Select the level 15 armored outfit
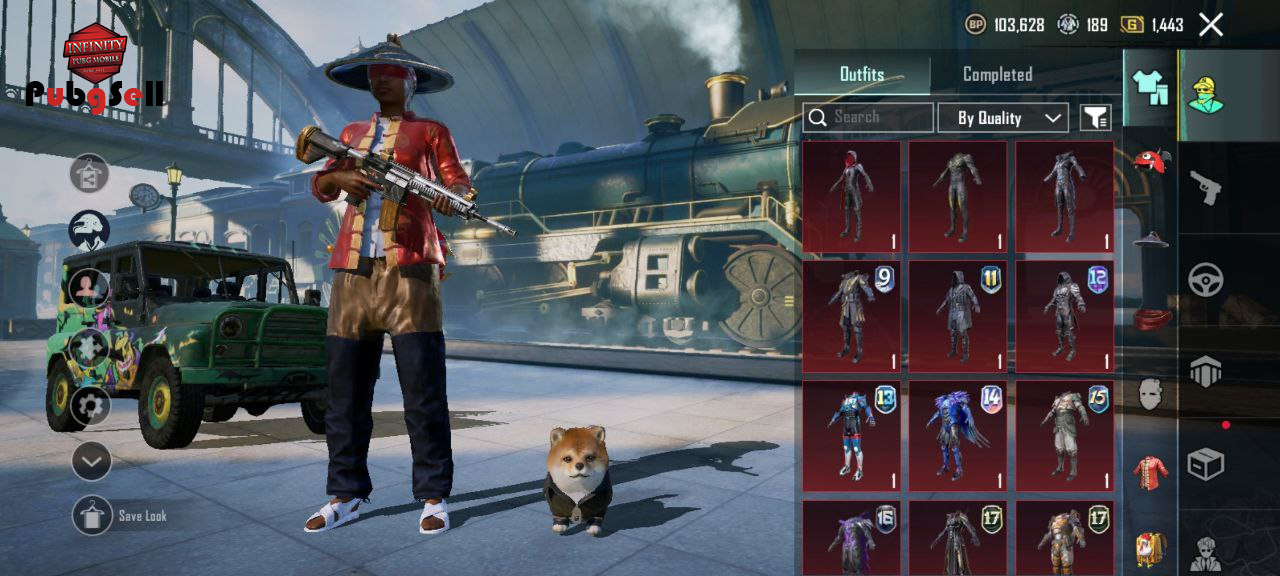Screen dimensions: 1280x576 (1064, 435)
